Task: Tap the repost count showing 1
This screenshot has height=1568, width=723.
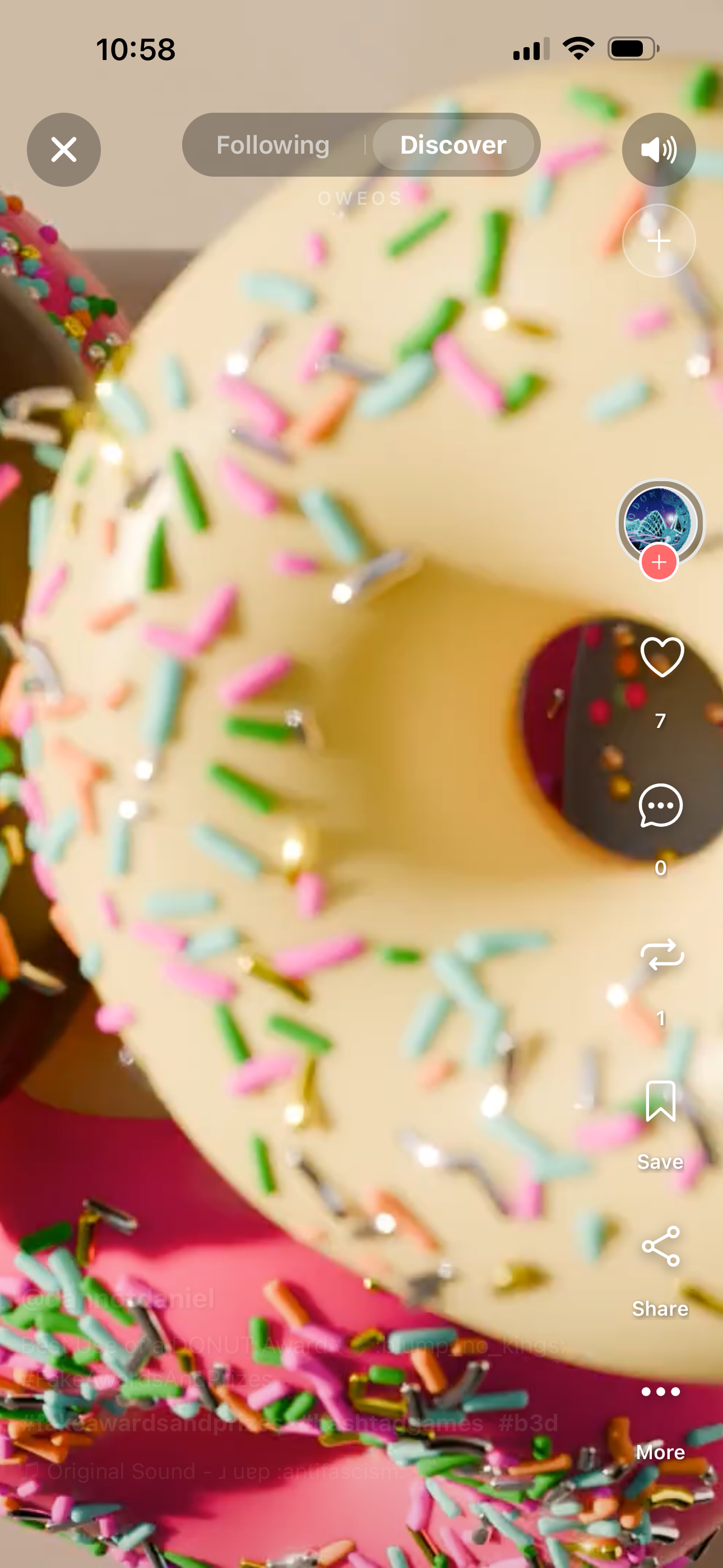Action: pyautogui.click(x=660, y=1018)
